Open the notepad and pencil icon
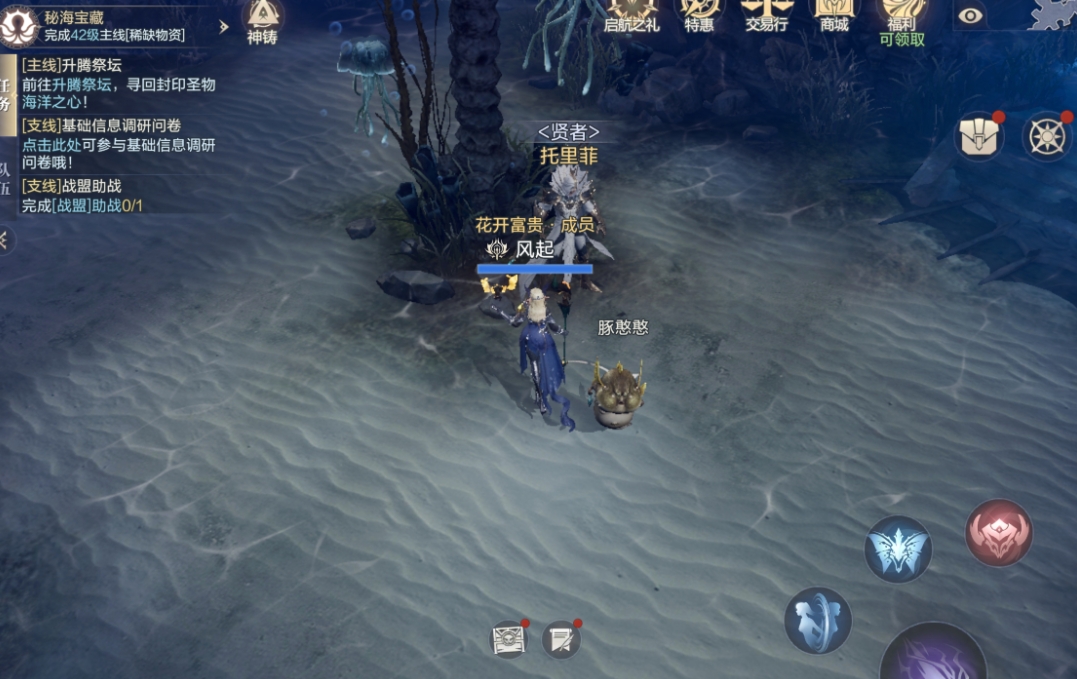1077x679 pixels. [561, 639]
